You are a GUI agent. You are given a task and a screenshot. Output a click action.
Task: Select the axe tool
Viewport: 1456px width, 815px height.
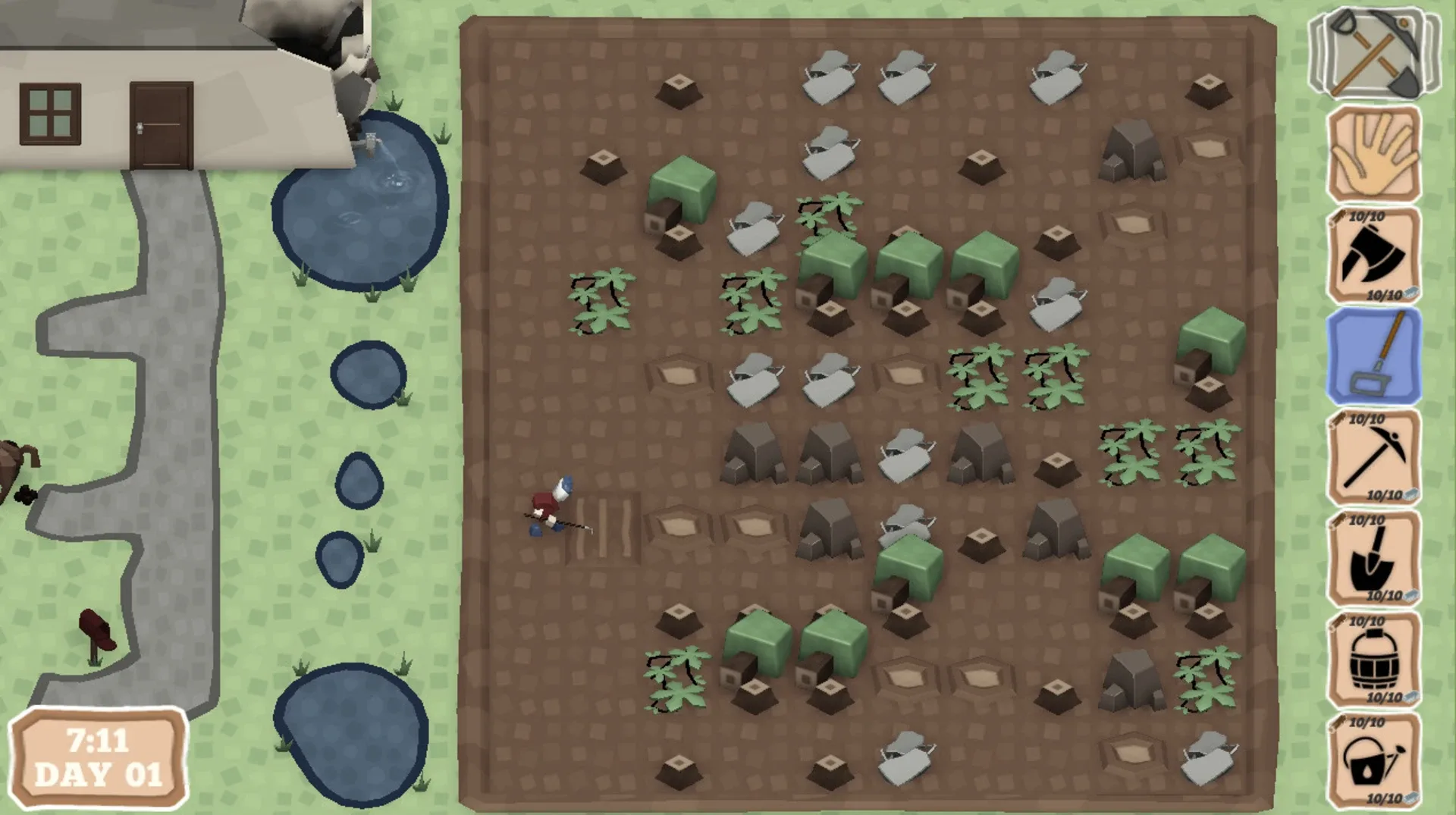[x=1374, y=258]
